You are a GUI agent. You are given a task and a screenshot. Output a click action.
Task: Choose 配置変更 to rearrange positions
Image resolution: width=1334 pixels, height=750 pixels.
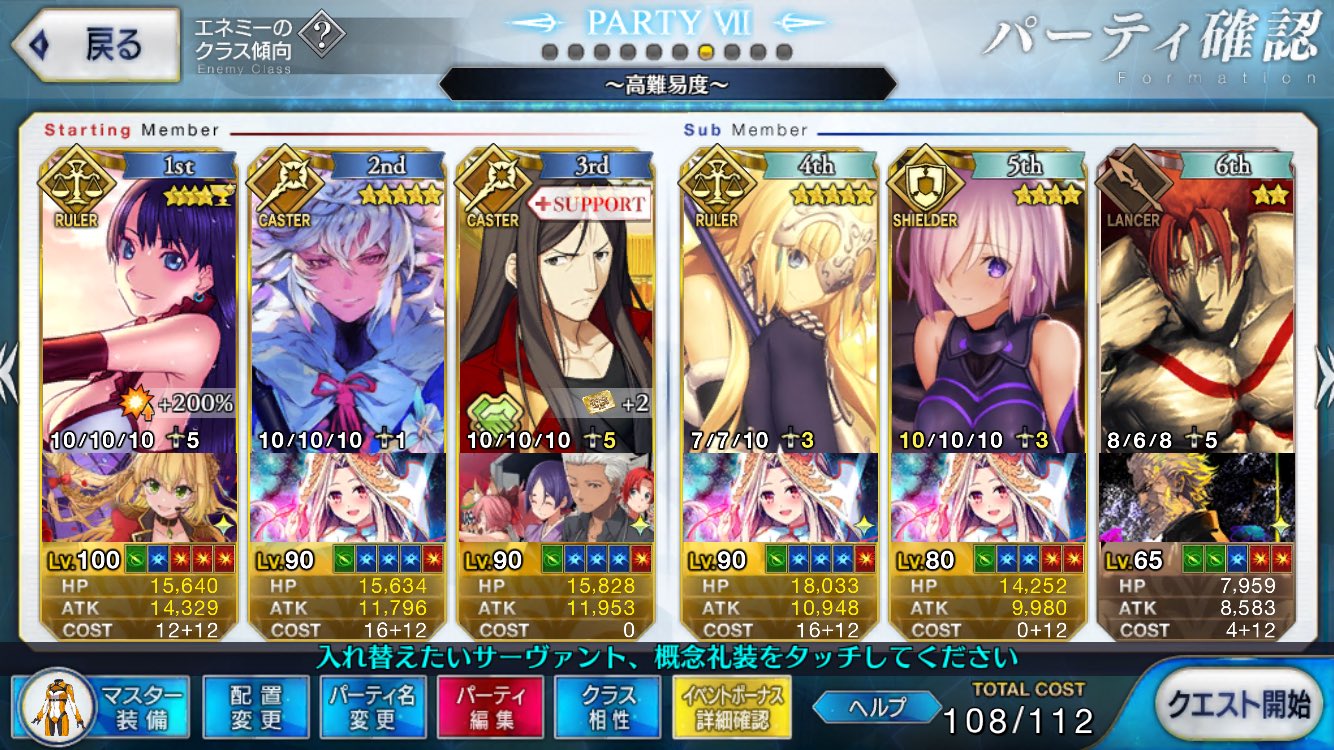tap(255, 707)
